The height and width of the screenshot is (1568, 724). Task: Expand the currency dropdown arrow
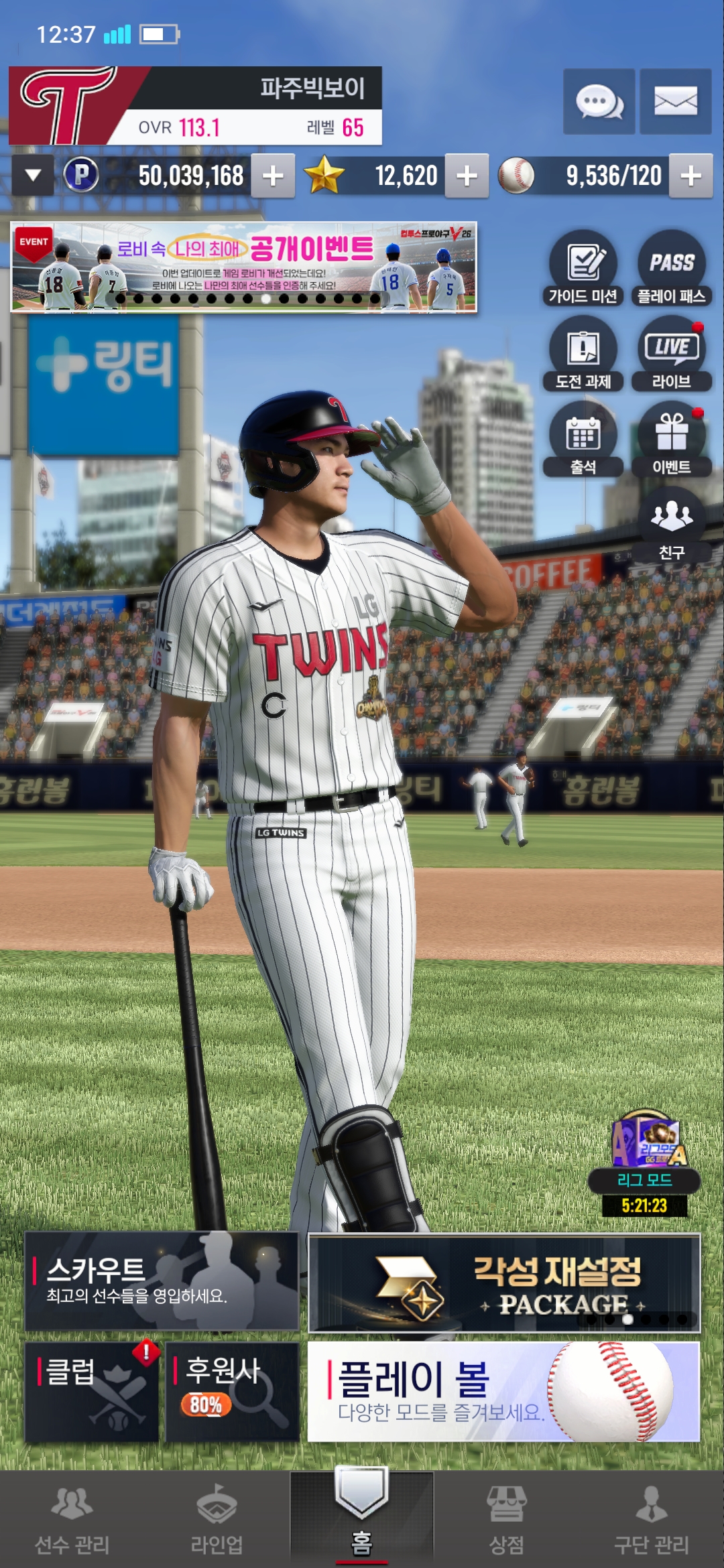coord(33,176)
